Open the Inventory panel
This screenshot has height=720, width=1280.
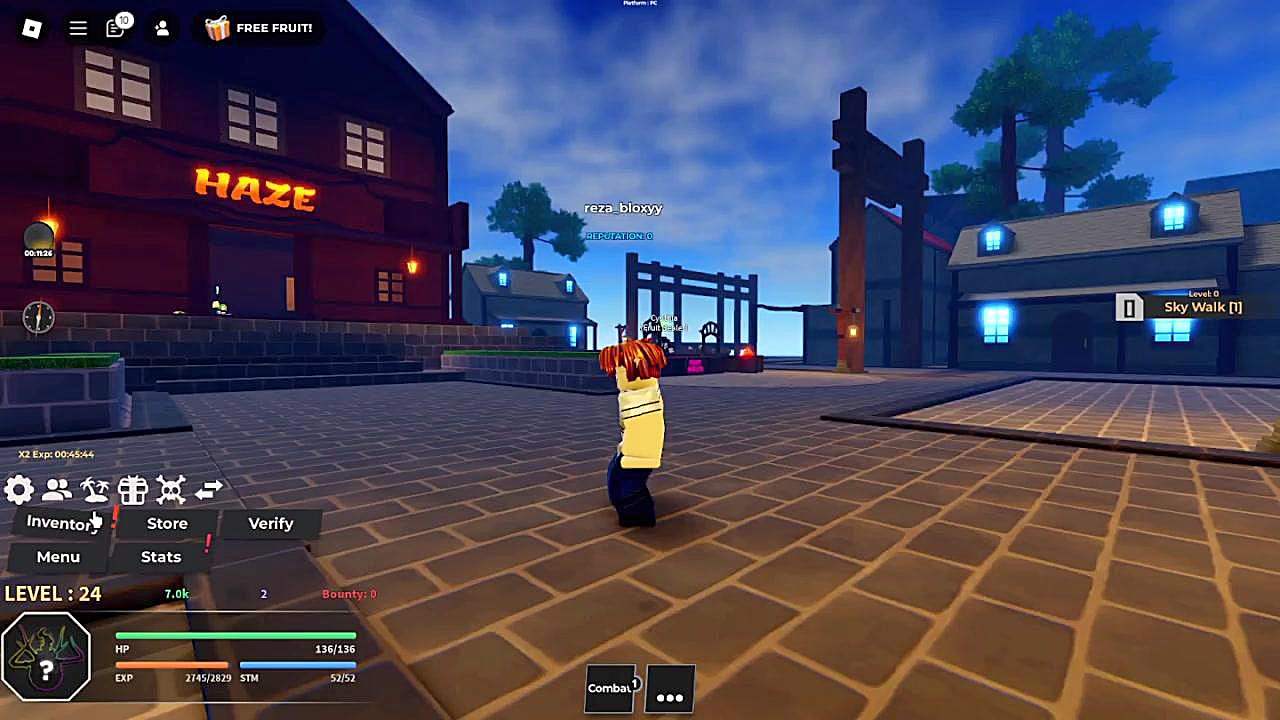[x=62, y=523]
